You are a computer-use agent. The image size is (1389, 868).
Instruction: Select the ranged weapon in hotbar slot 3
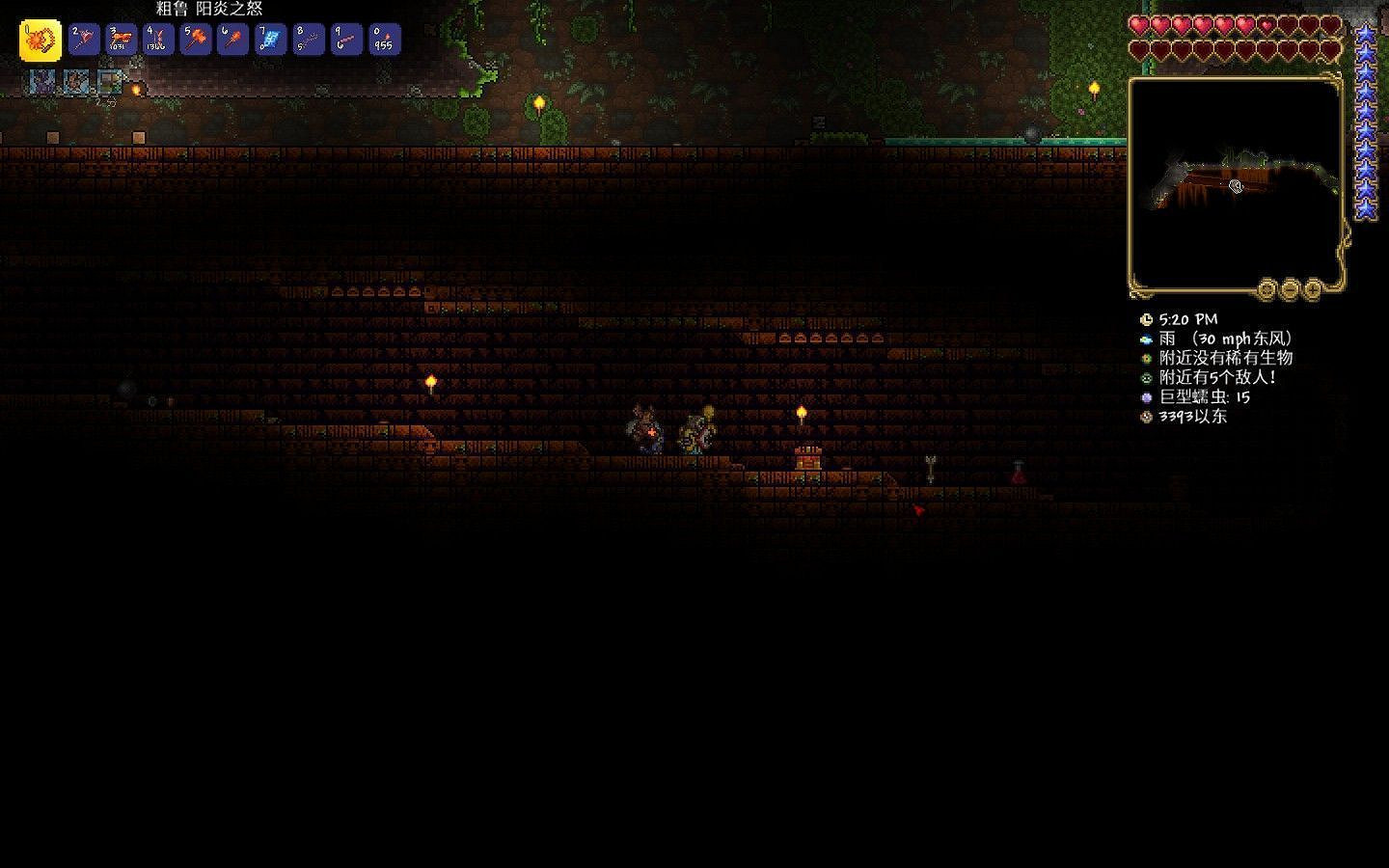pos(121,40)
